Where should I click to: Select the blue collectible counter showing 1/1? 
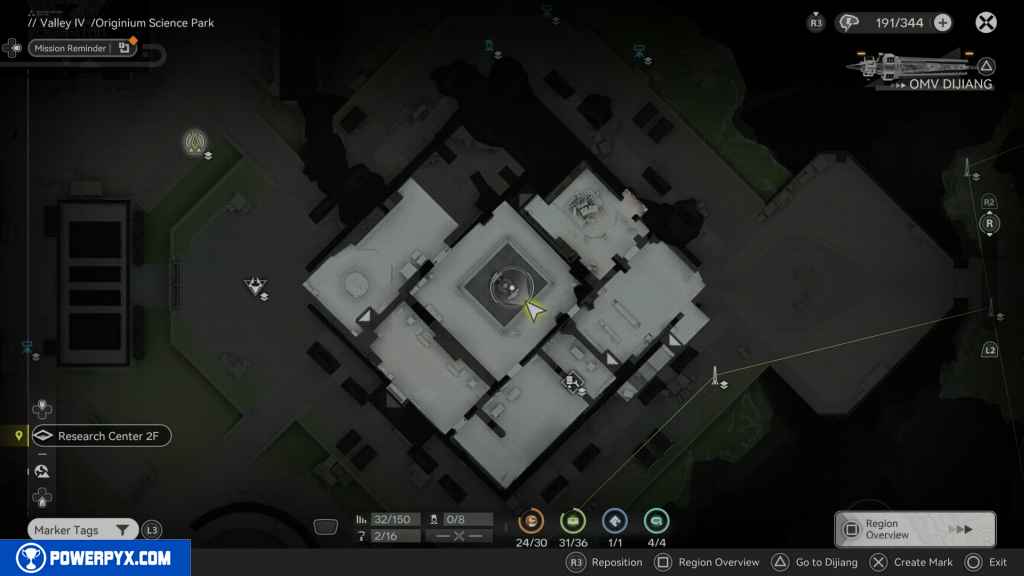tap(614, 521)
